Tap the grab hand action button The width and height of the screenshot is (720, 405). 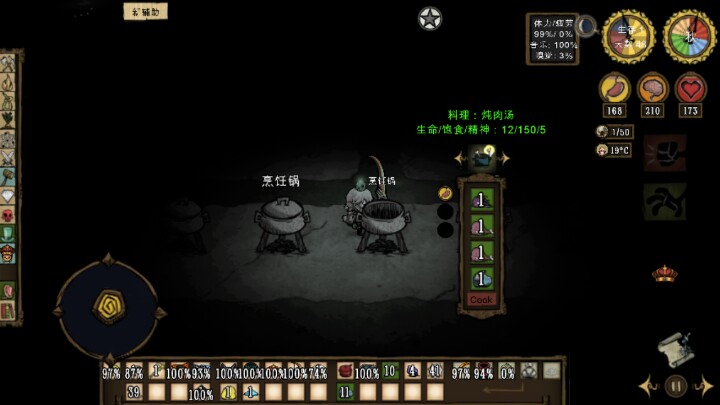click(x=664, y=201)
